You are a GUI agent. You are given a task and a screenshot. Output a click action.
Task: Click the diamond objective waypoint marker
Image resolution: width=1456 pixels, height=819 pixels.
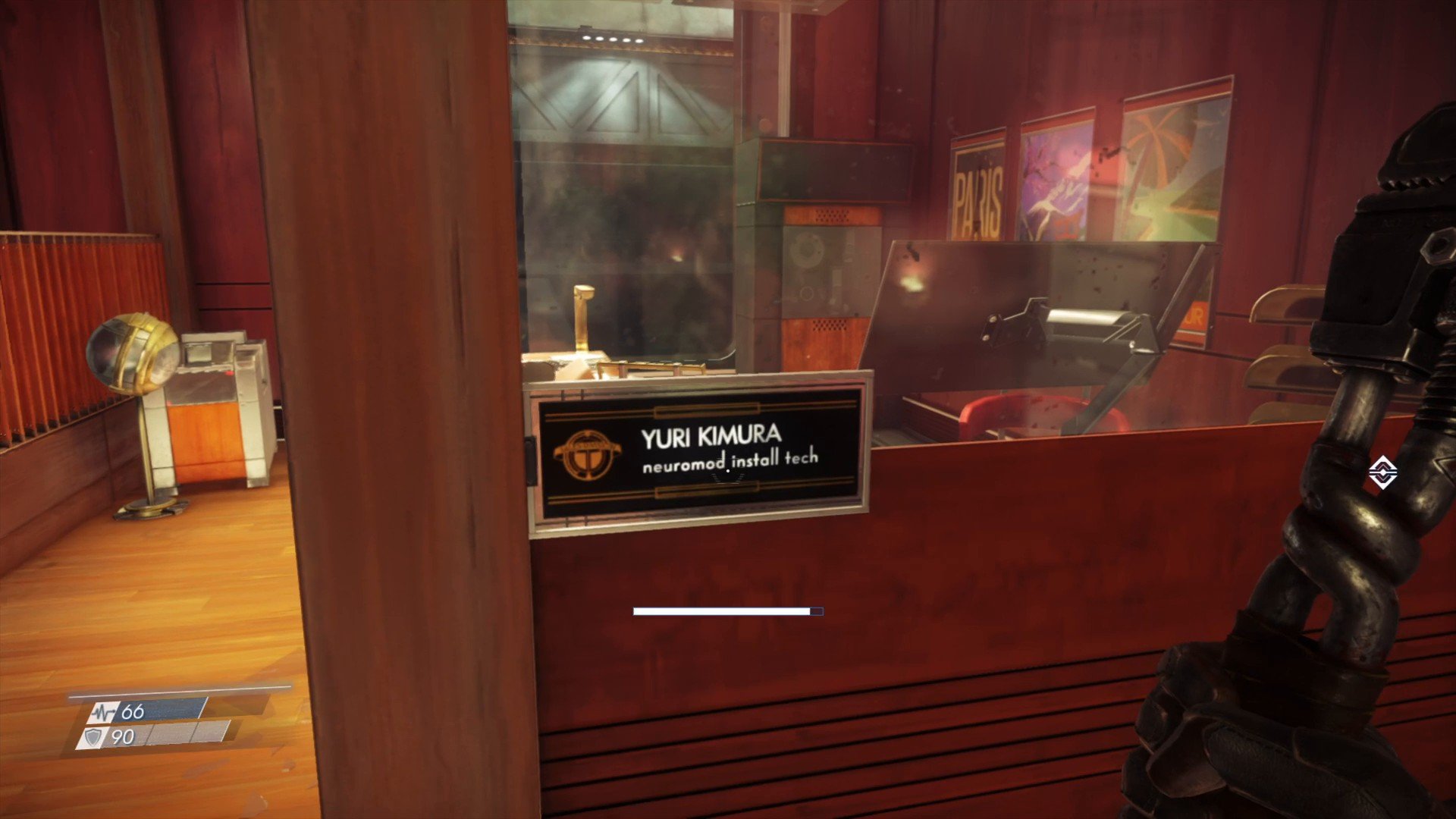1382,473
